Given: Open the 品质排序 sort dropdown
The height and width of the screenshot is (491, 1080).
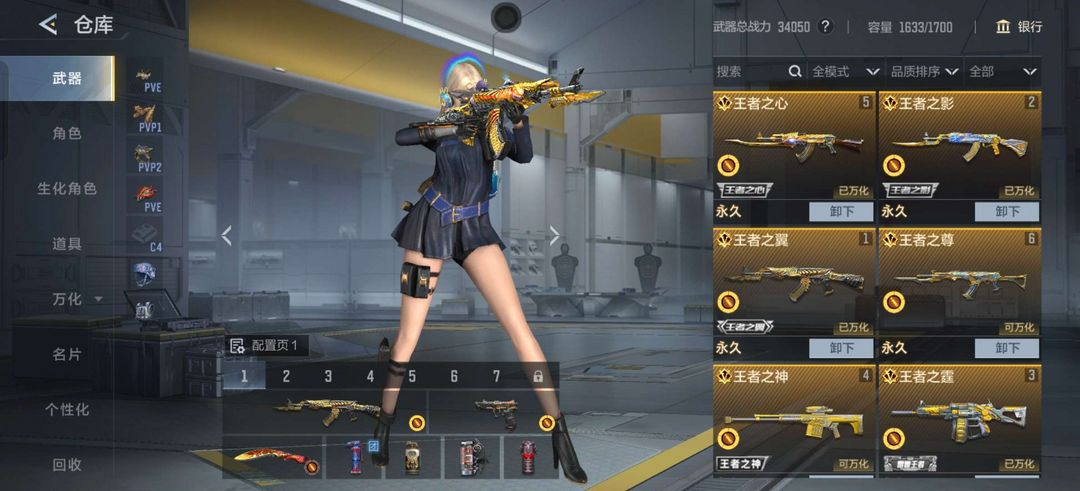Looking at the screenshot, I should 924,72.
